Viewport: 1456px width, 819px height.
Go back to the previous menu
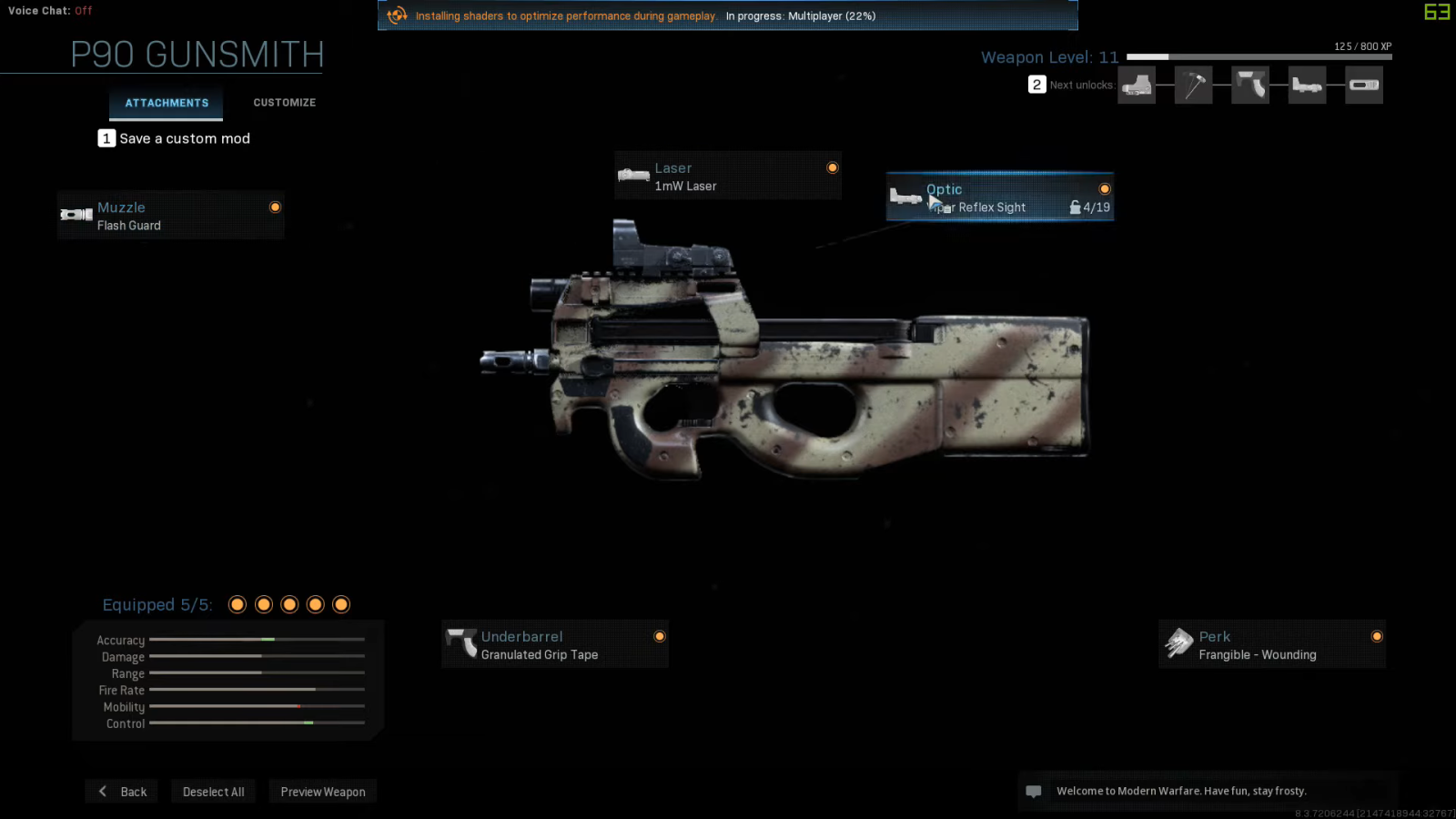(122, 792)
